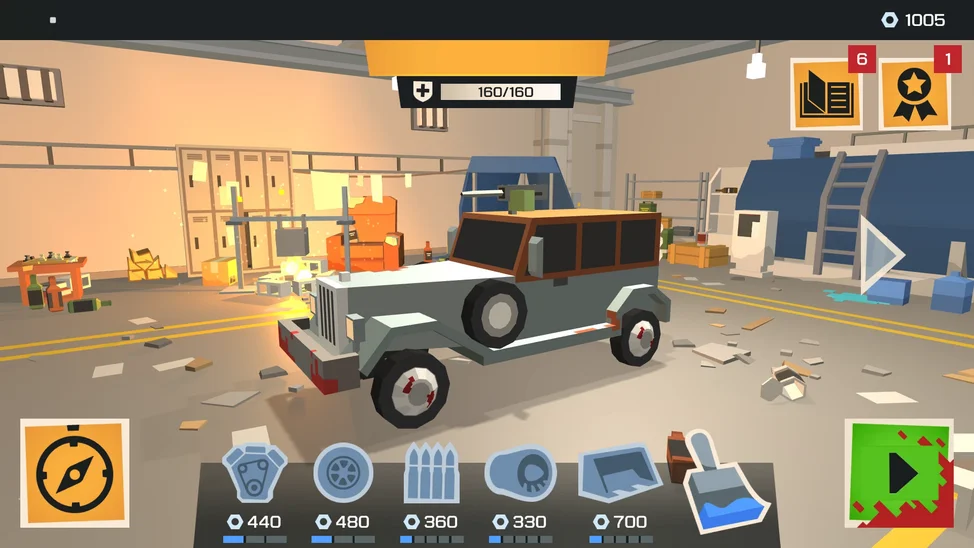Upgrade the engine for 440

click(x=254, y=474)
